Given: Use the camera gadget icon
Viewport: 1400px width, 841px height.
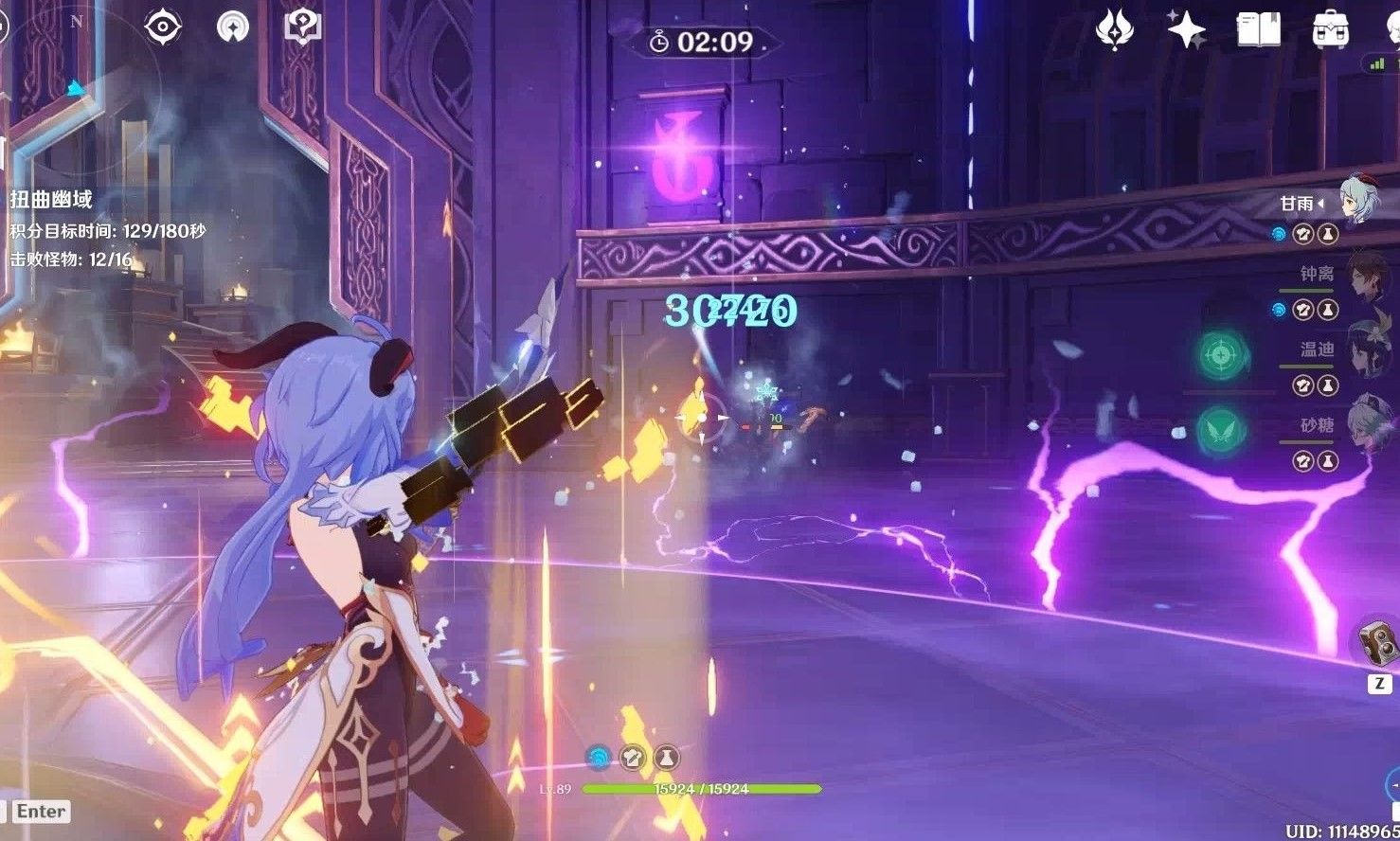Looking at the screenshot, I should (1378, 645).
